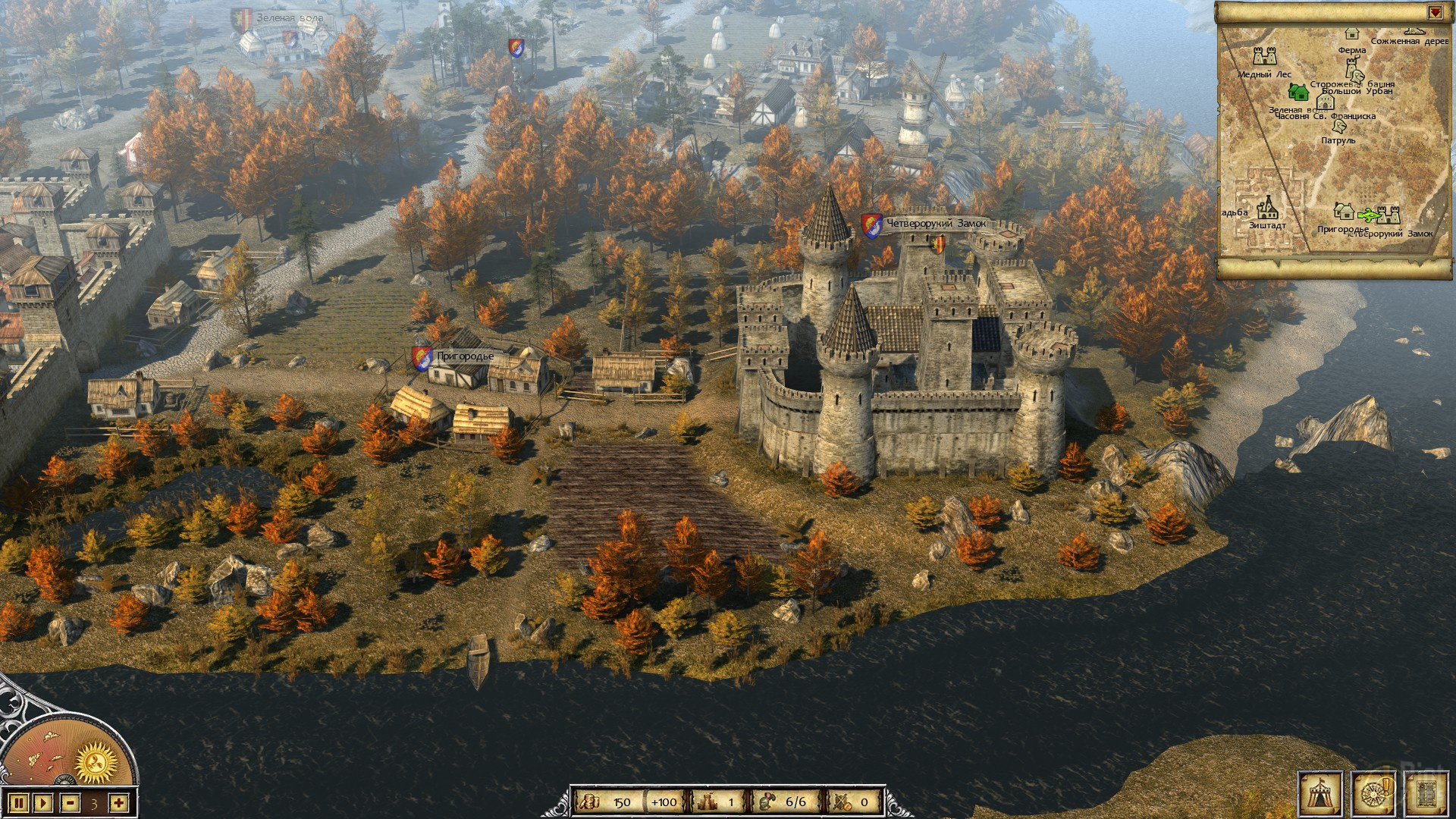Select the Пригородье house marker on minimap
The width and height of the screenshot is (1456, 819).
tap(1344, 210)
